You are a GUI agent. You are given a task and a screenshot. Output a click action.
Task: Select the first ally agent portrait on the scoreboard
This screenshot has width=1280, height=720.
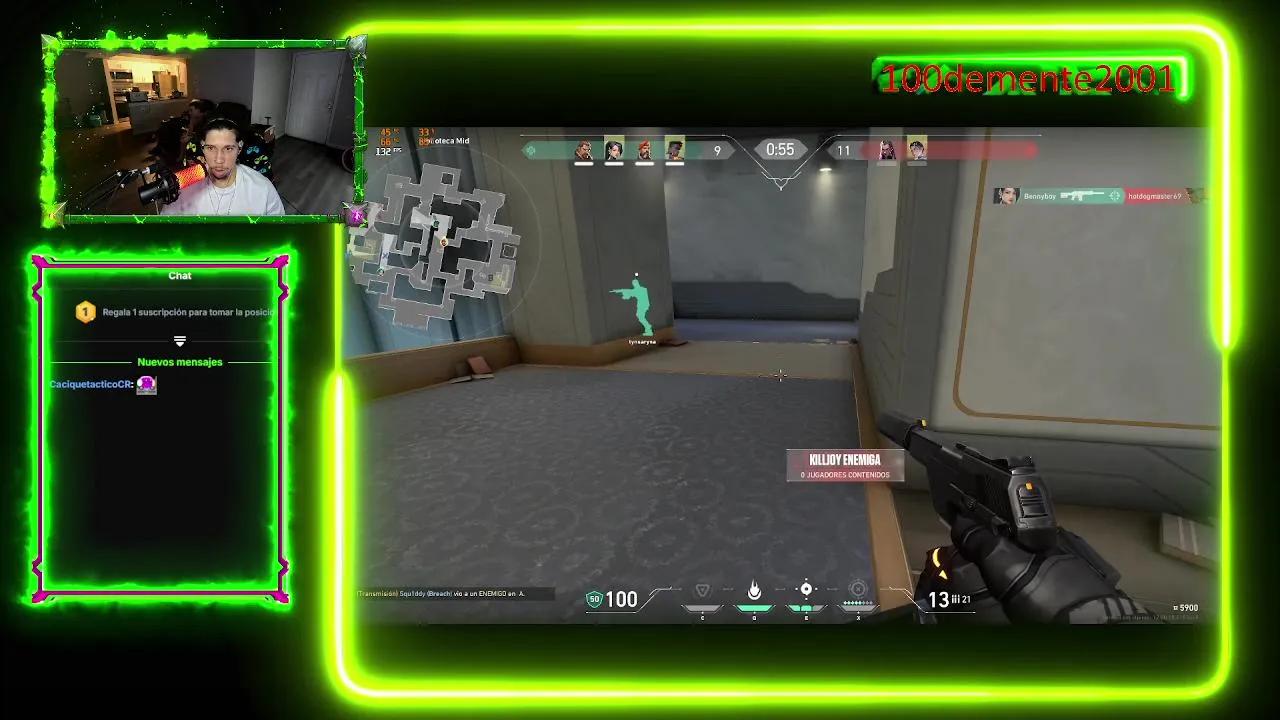tap(583, 150)
